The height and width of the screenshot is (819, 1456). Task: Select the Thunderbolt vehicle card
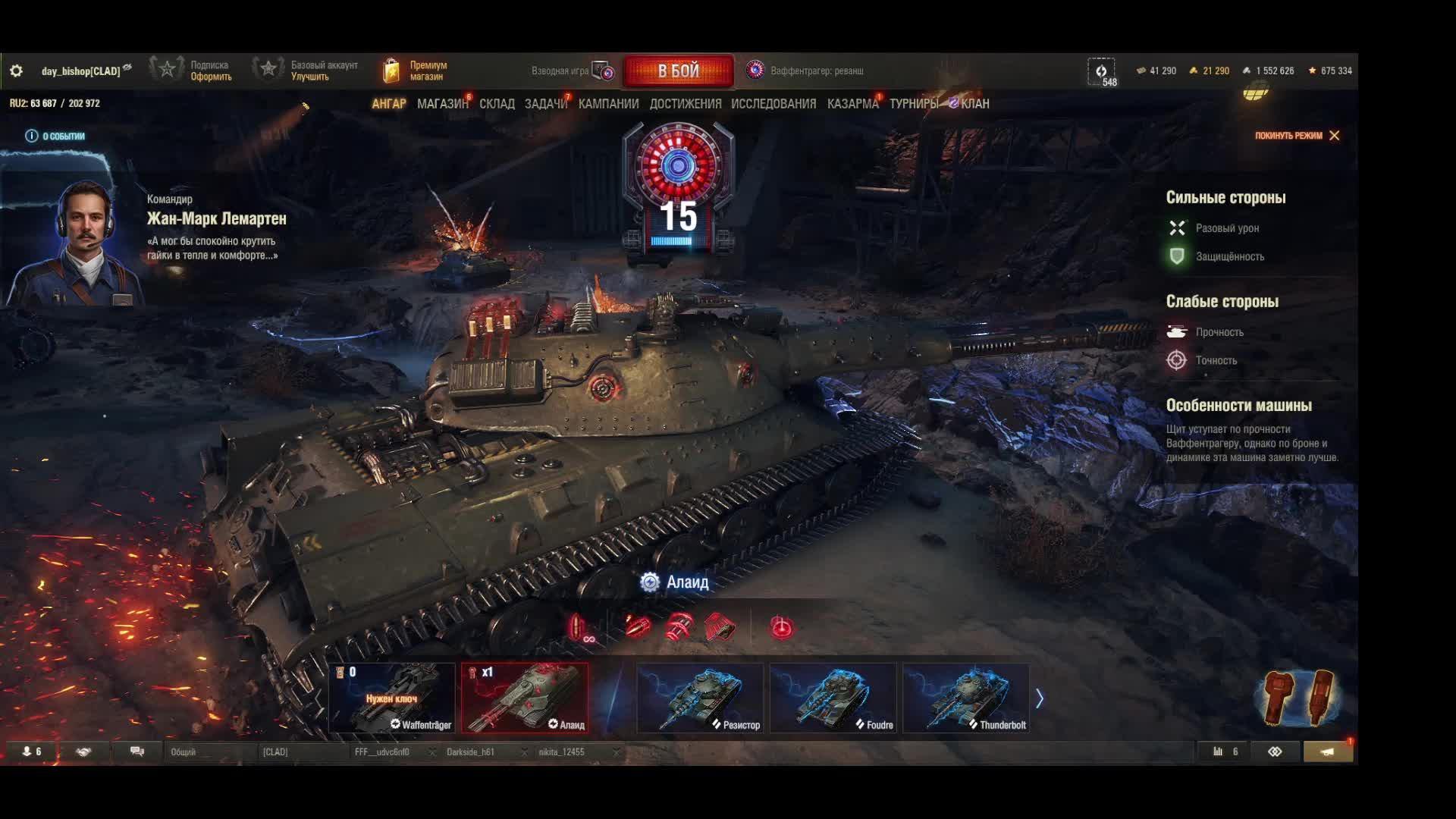click(x=965, y=698)
